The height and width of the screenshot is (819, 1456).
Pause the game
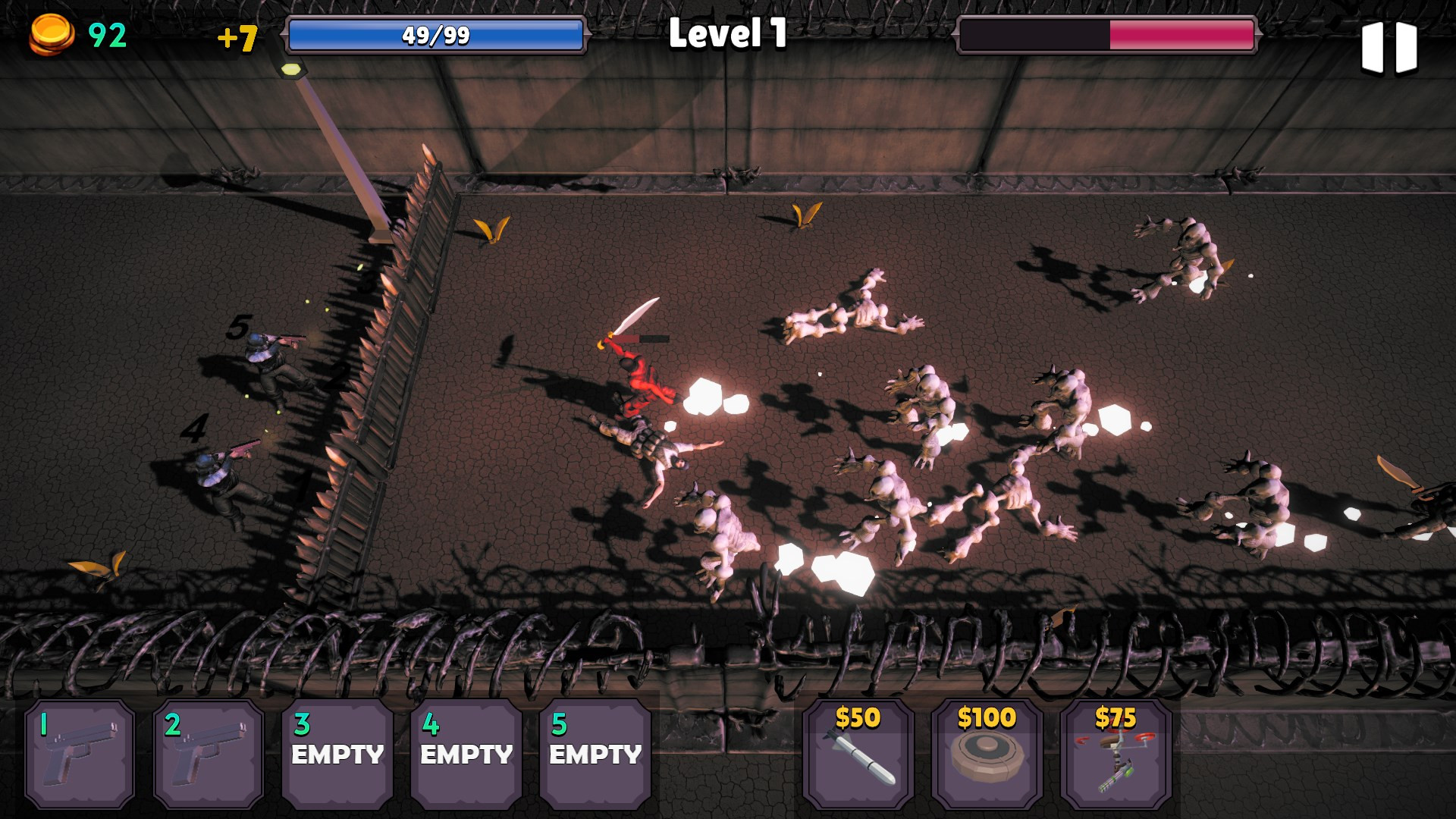point(1389,47)
